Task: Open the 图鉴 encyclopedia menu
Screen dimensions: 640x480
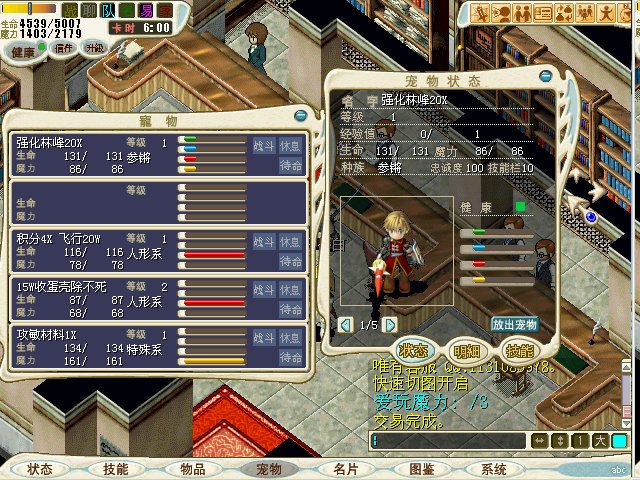Action: pos(422,469)
